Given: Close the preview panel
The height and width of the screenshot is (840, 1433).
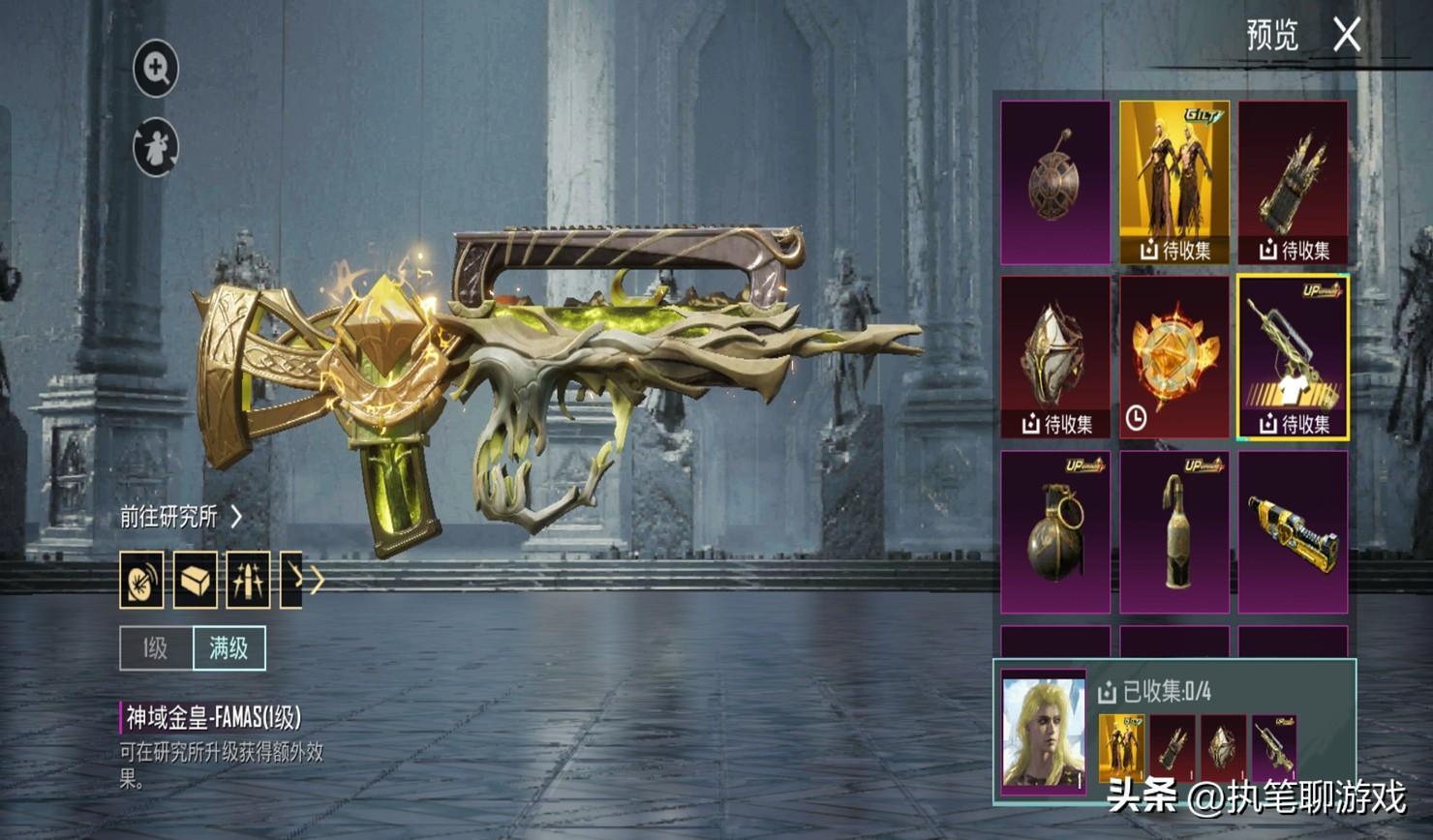Looking at the screenshot, I should (1346, 36).
